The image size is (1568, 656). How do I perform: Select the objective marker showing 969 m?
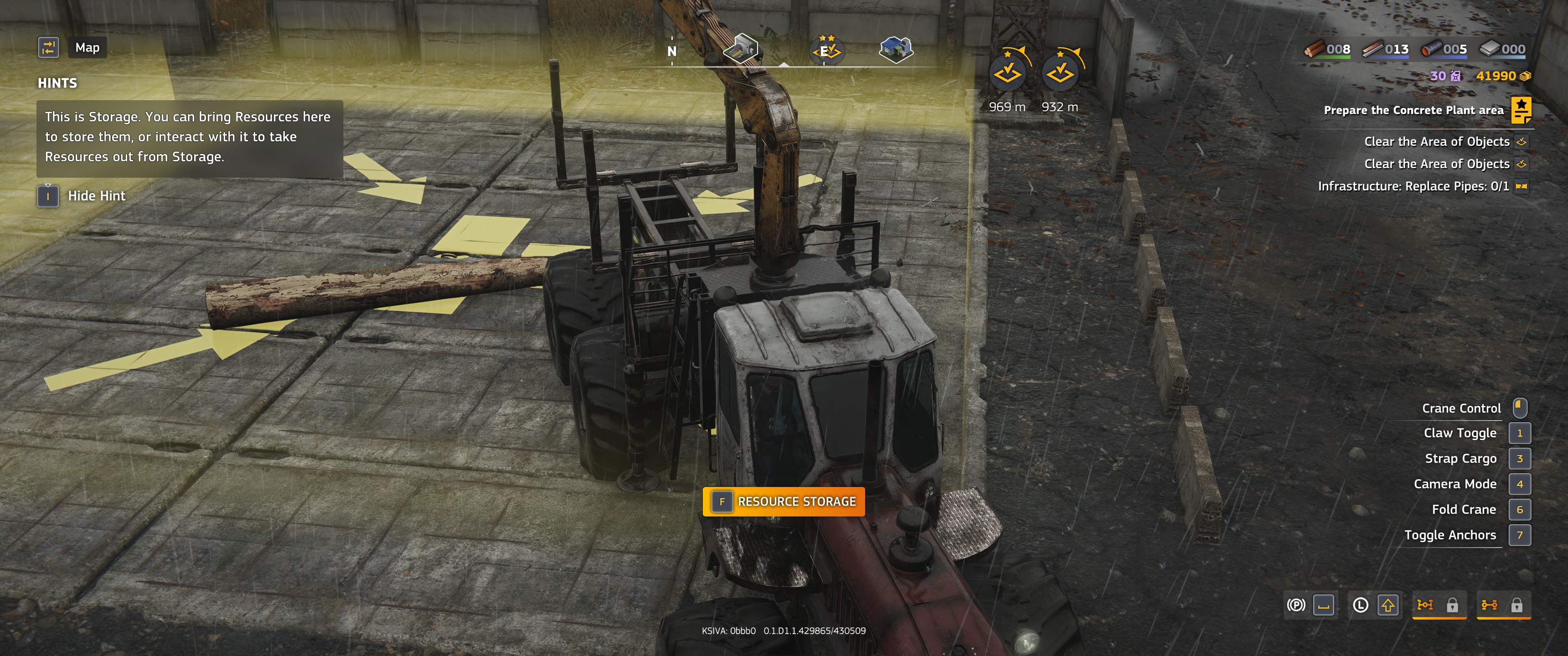point(1007,73)
